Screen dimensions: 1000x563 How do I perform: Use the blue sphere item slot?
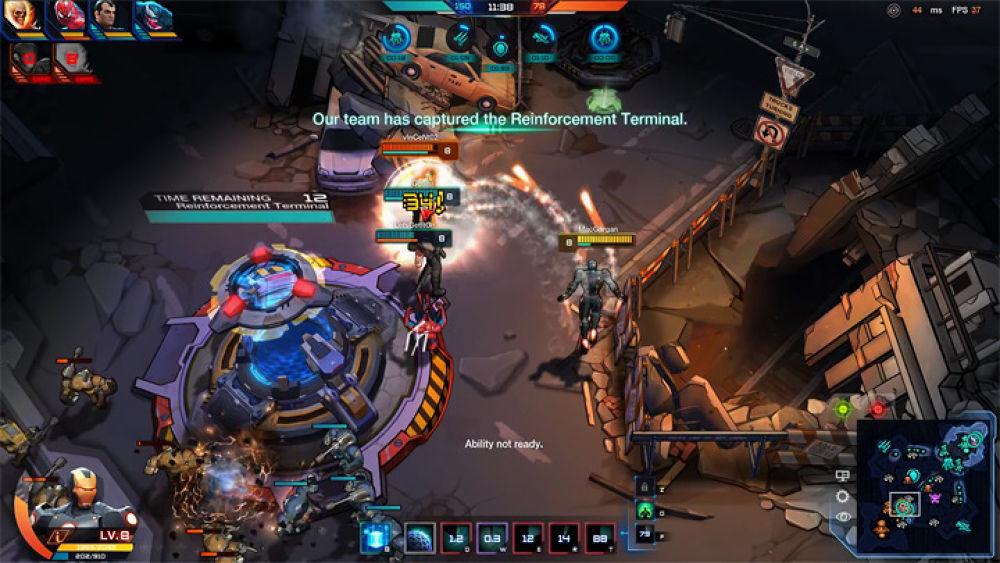[x=419, y=538]
